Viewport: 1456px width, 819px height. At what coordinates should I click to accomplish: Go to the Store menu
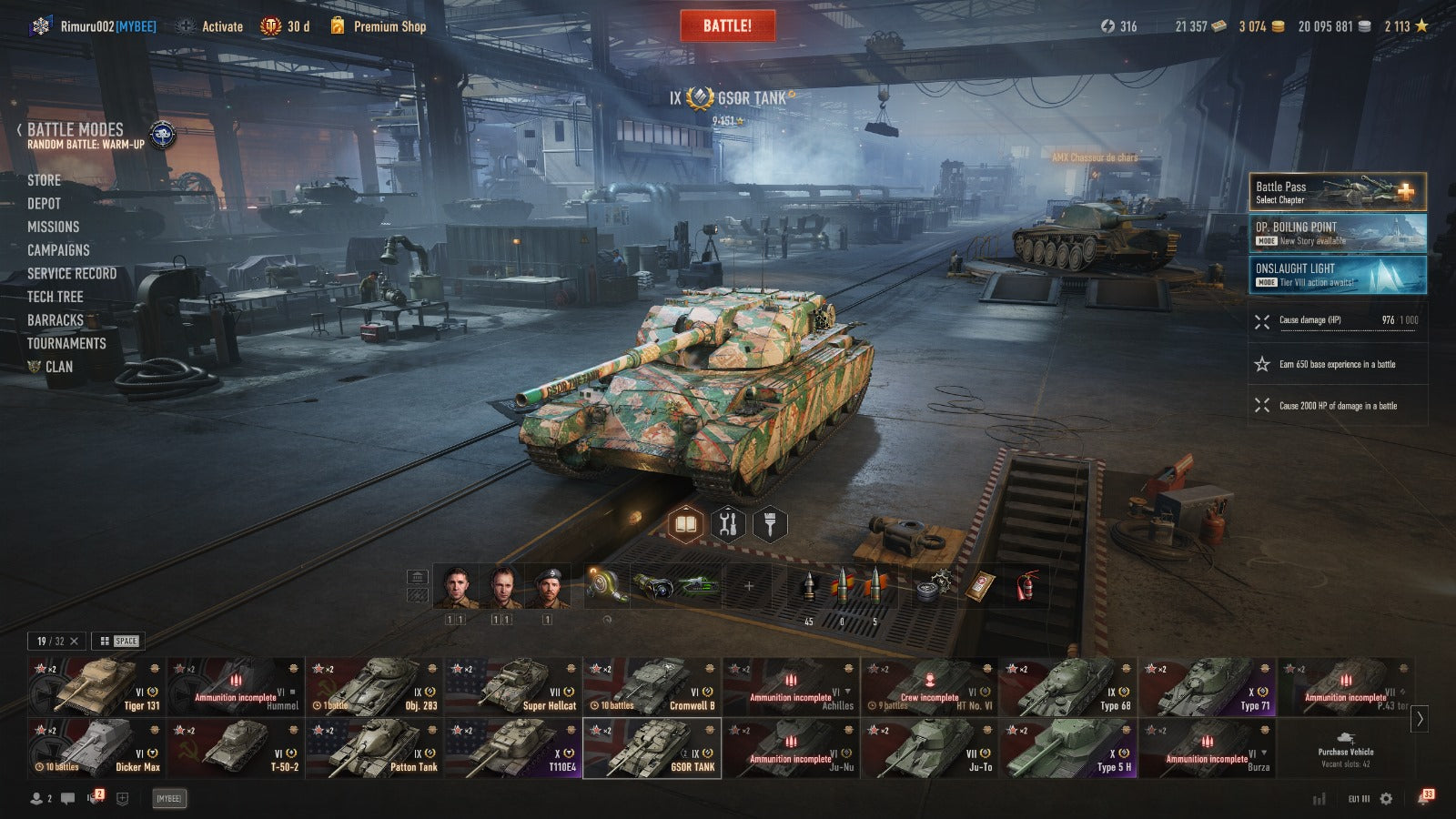[44, 180]
